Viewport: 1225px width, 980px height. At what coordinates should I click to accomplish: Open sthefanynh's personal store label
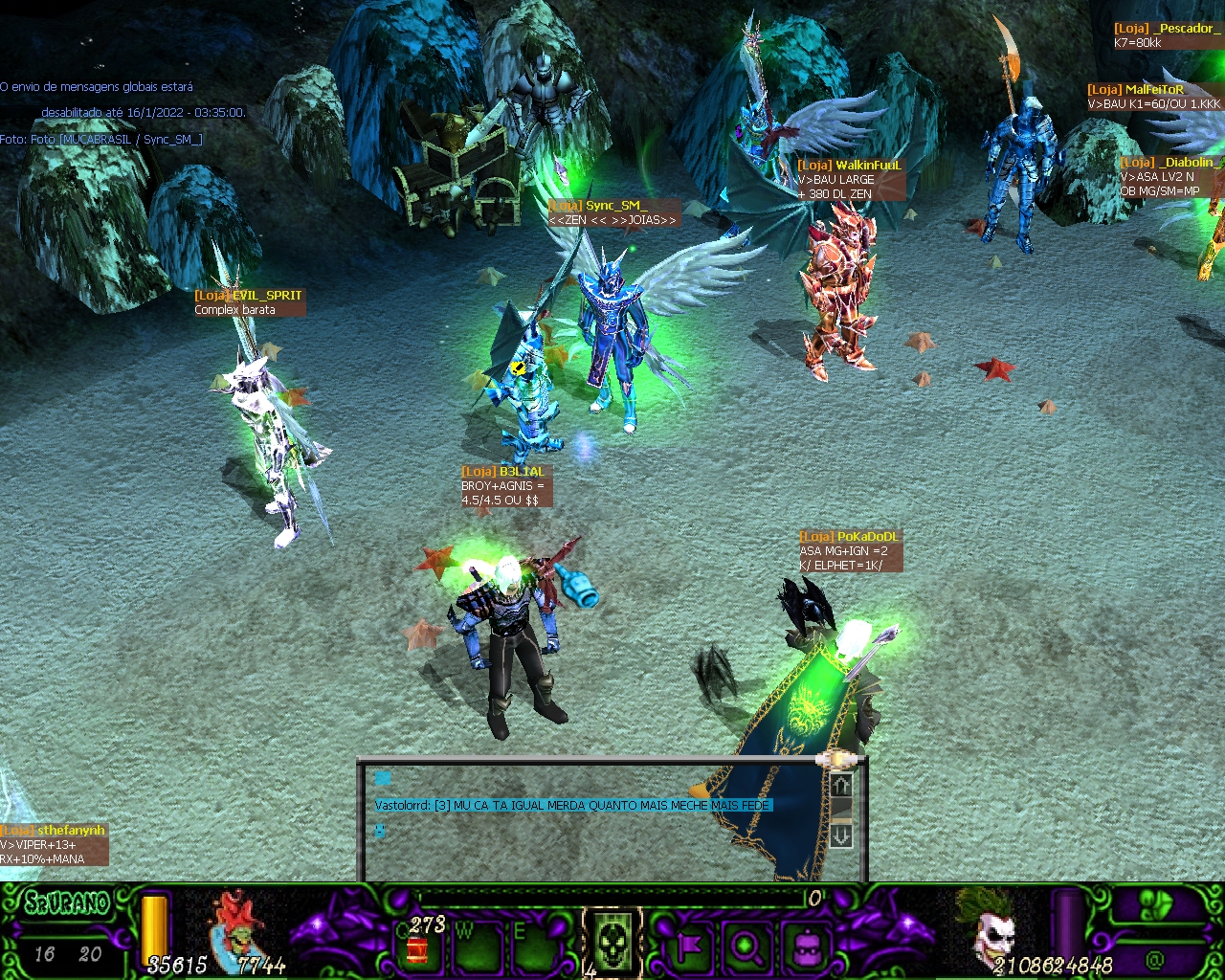[54, 844]
